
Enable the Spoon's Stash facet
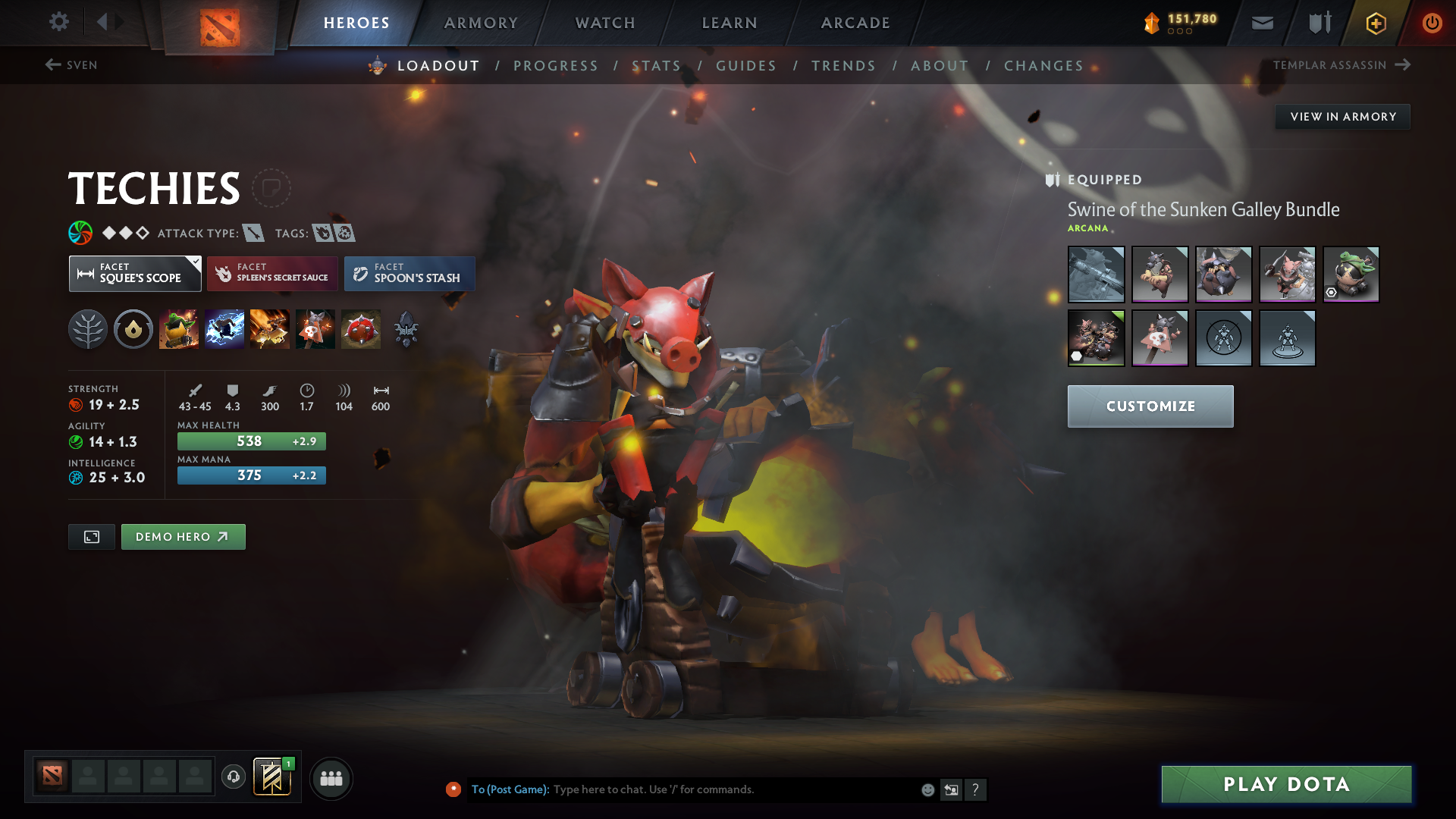(409, 274)
